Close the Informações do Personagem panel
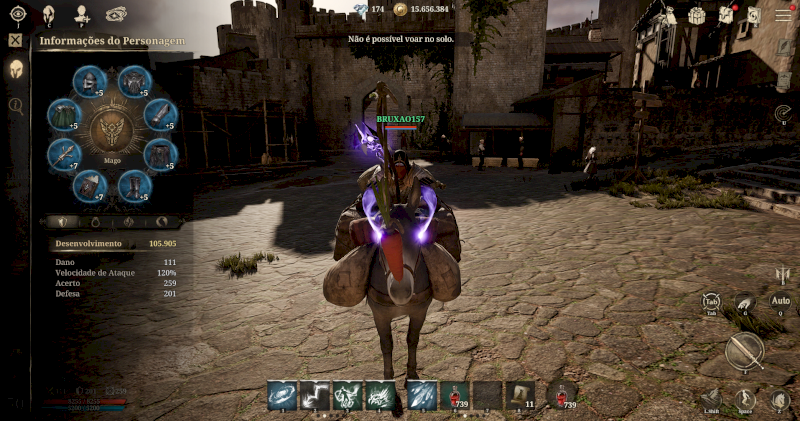 pos(15,41)
